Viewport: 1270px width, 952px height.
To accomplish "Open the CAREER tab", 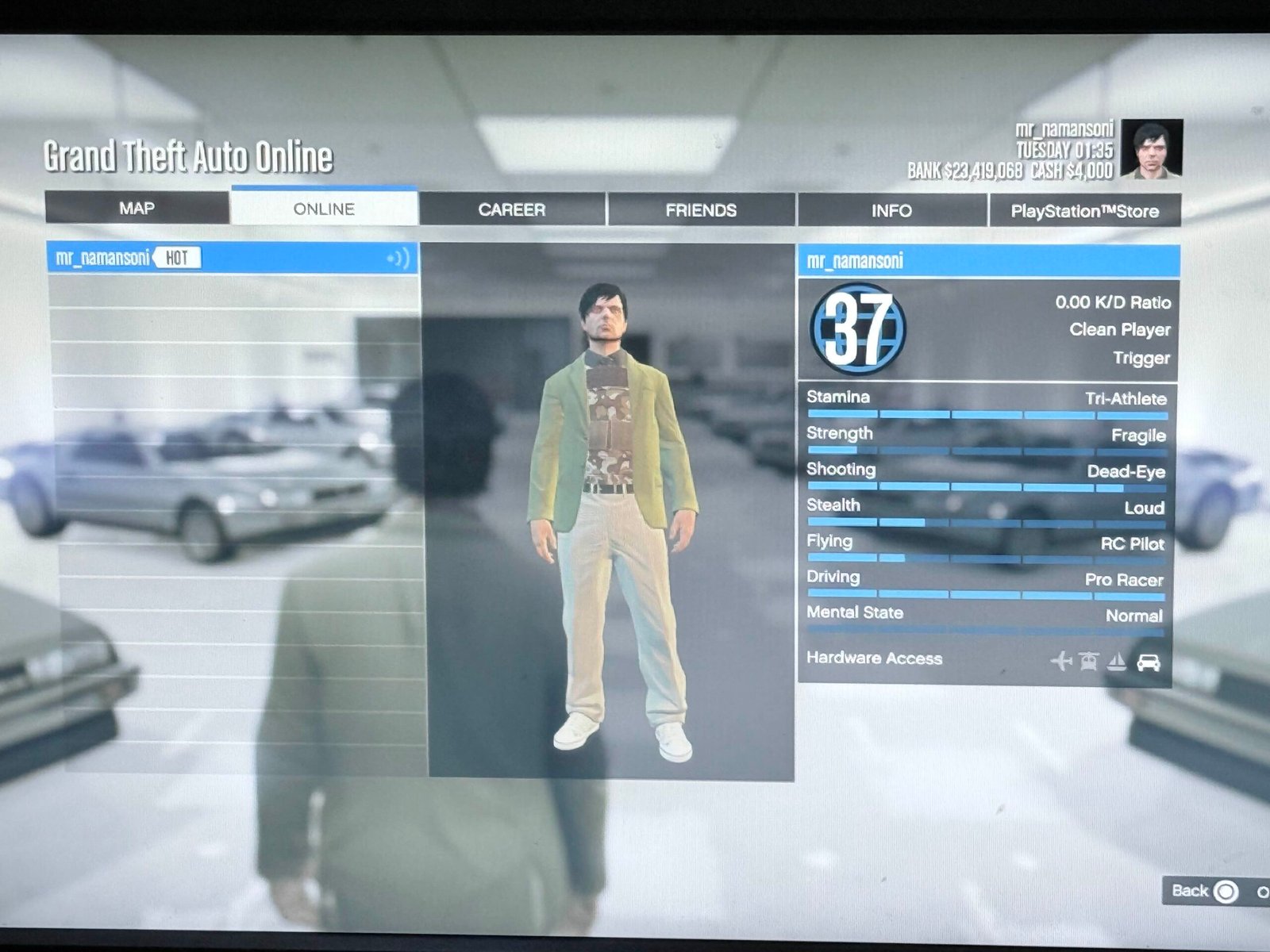I will (512, 209).
